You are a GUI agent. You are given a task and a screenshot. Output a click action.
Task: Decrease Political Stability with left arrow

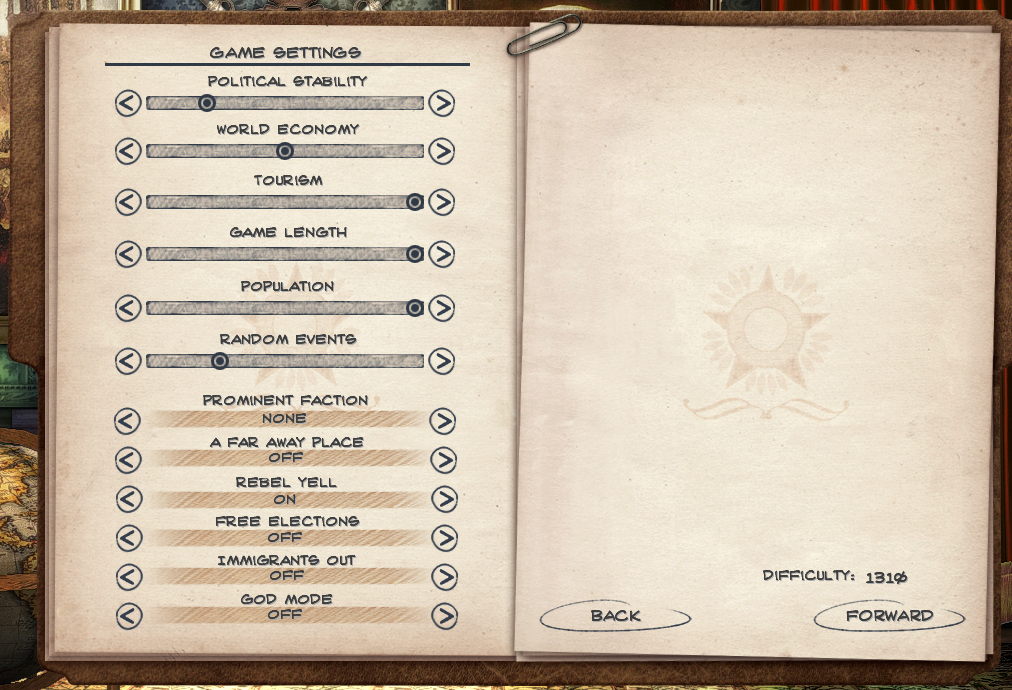128,103
